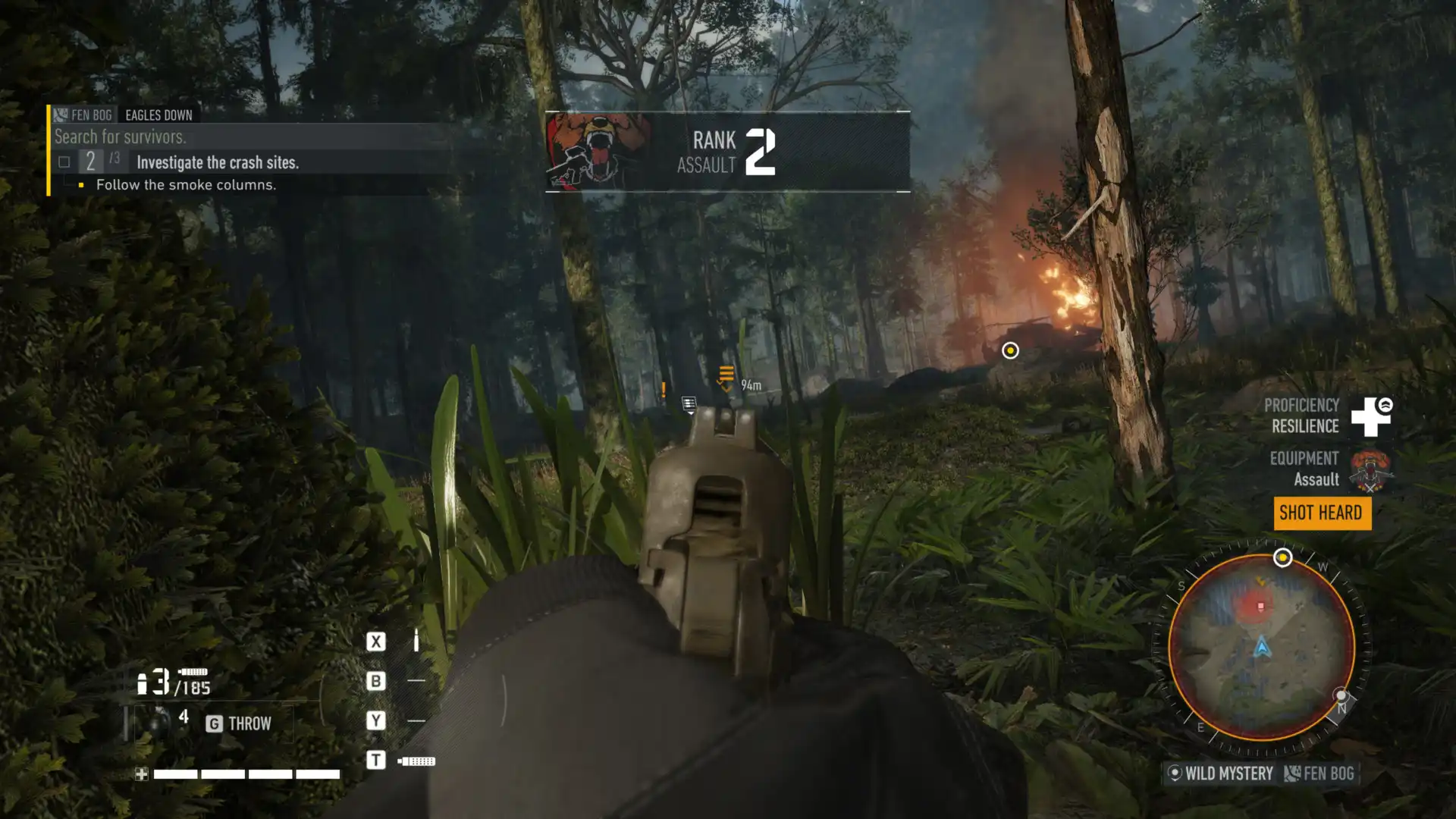This screenshot has width=1456, height=819.
Task: Click the yellow objective waypoint marker
Action: coord(1010,350)
